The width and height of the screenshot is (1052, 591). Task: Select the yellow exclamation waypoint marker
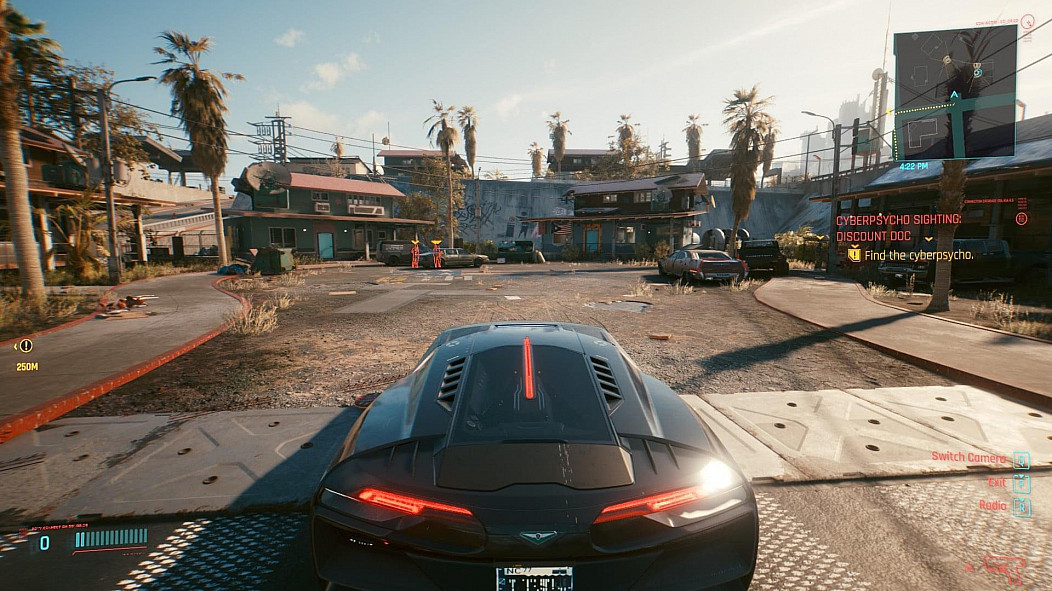tap(26, 346)
